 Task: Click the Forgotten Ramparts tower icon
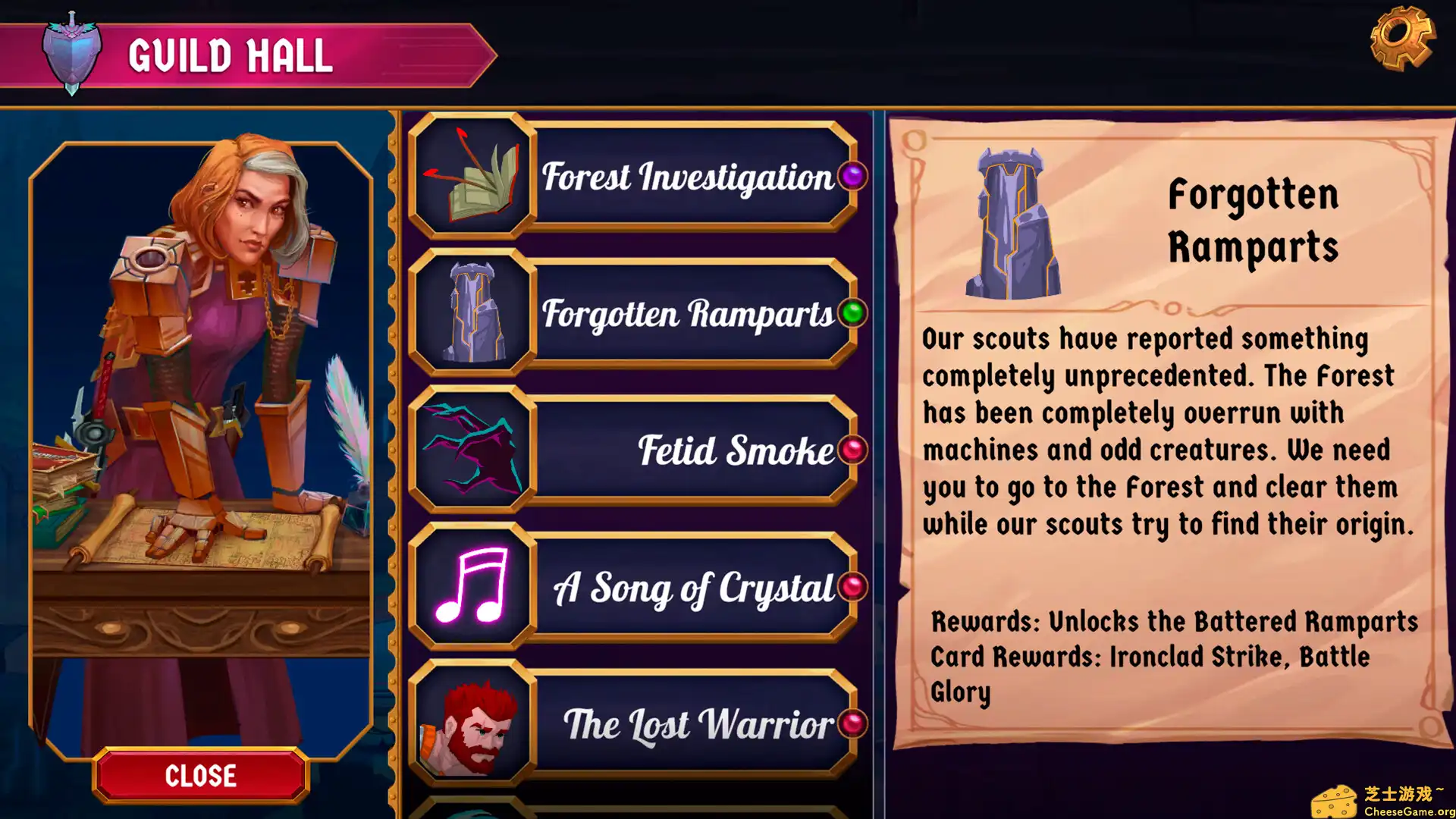(x=472, y=314)
